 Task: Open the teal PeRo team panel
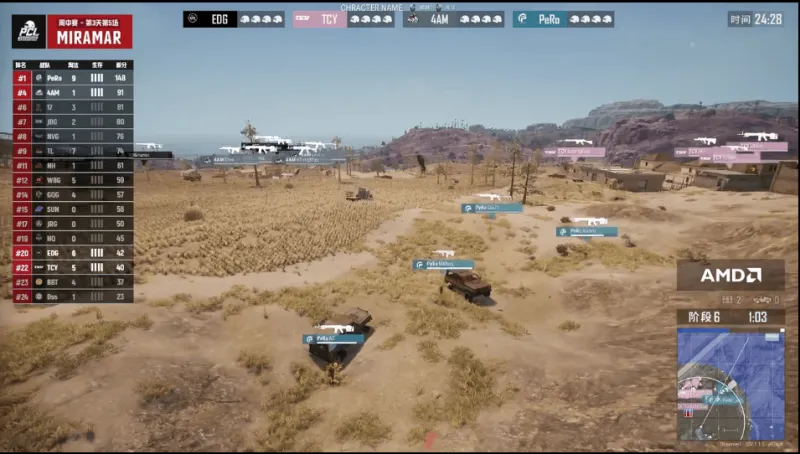pyautogui.click(x=563, y=19)
